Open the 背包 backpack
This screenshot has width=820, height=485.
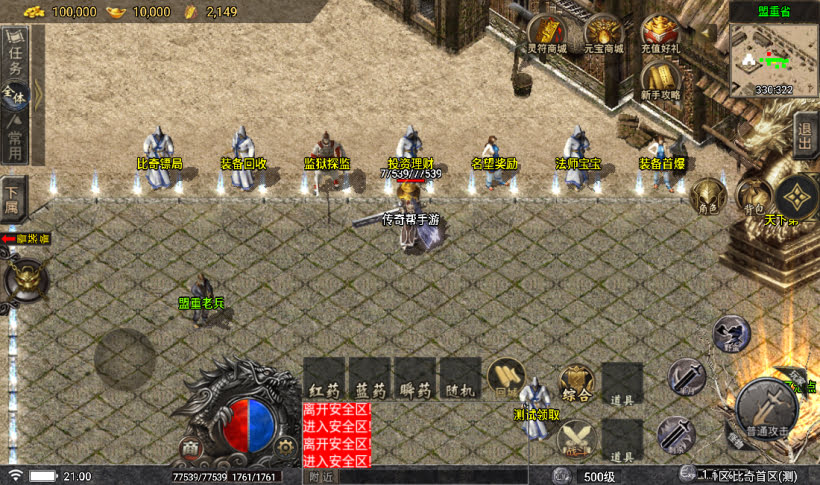pyautogui.click(x=754, y=194)
